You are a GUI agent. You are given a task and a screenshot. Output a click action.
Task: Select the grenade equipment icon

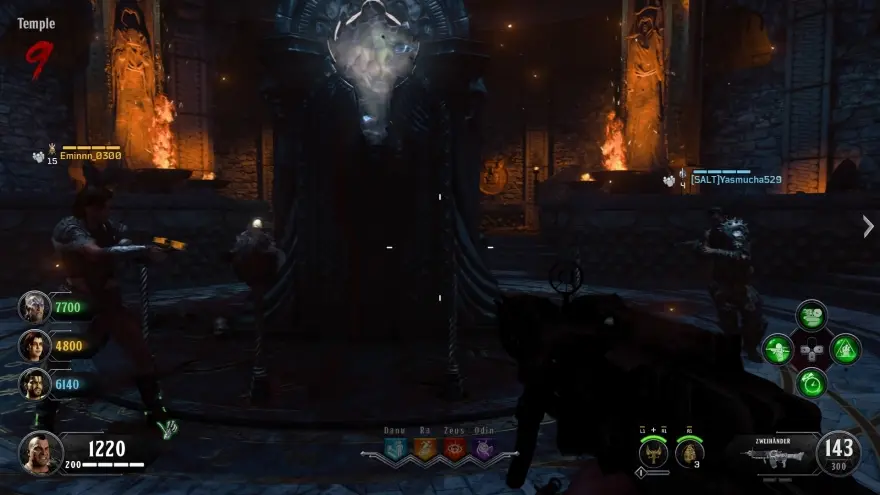[690, 455]
